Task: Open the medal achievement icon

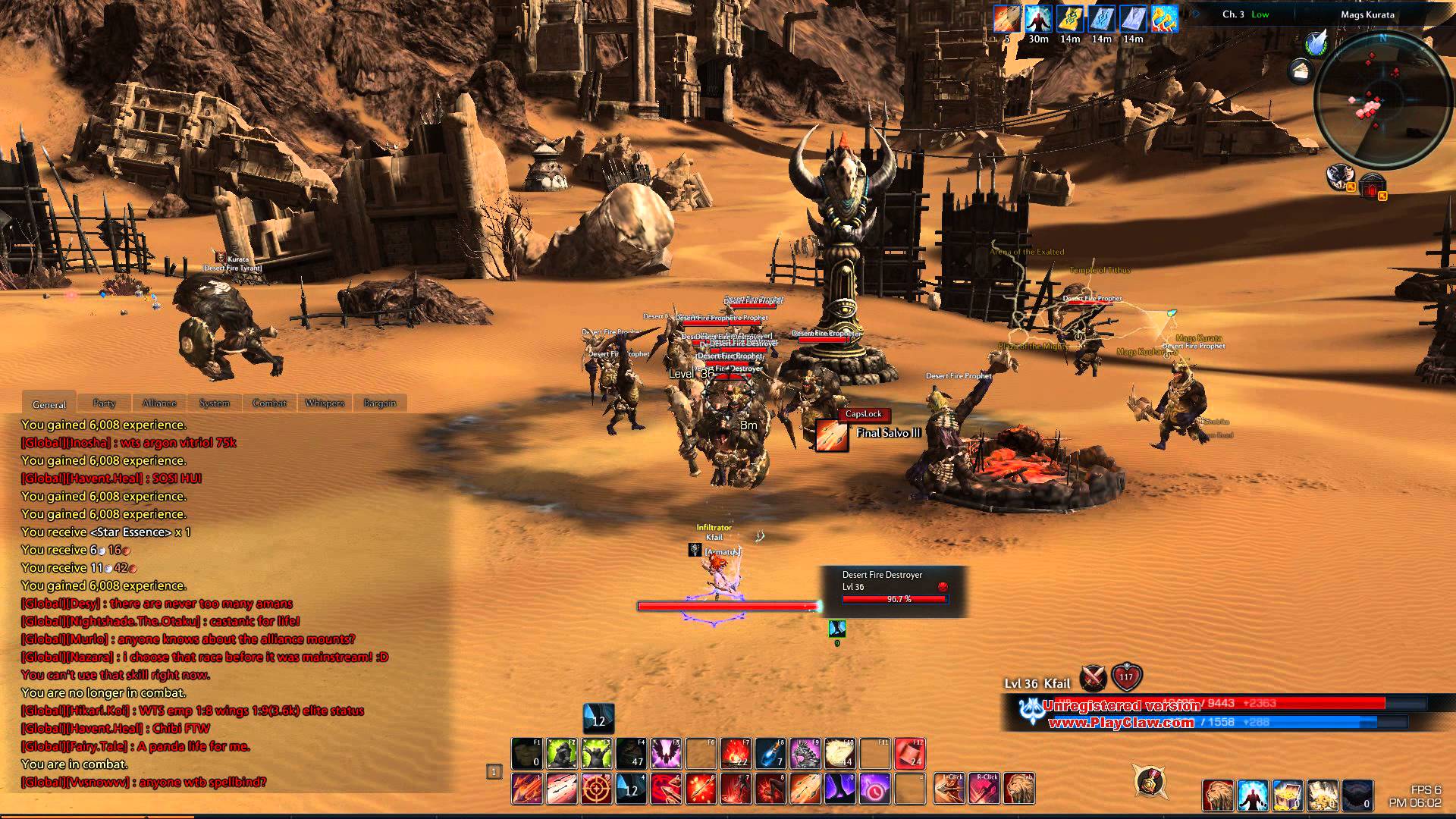Action: [x=1150, y=781]
